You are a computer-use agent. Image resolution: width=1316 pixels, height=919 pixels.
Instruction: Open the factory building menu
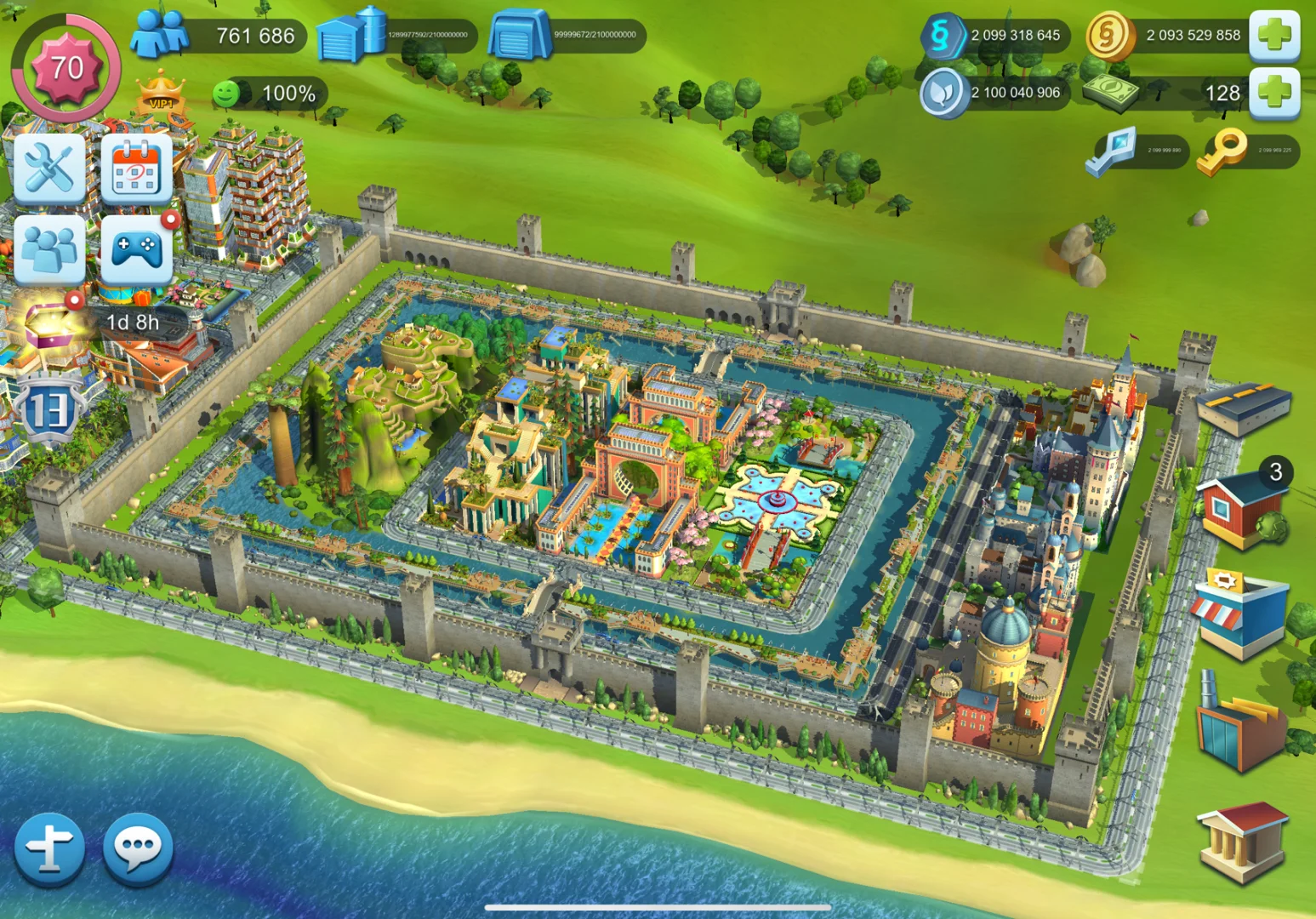(1241, 723)
